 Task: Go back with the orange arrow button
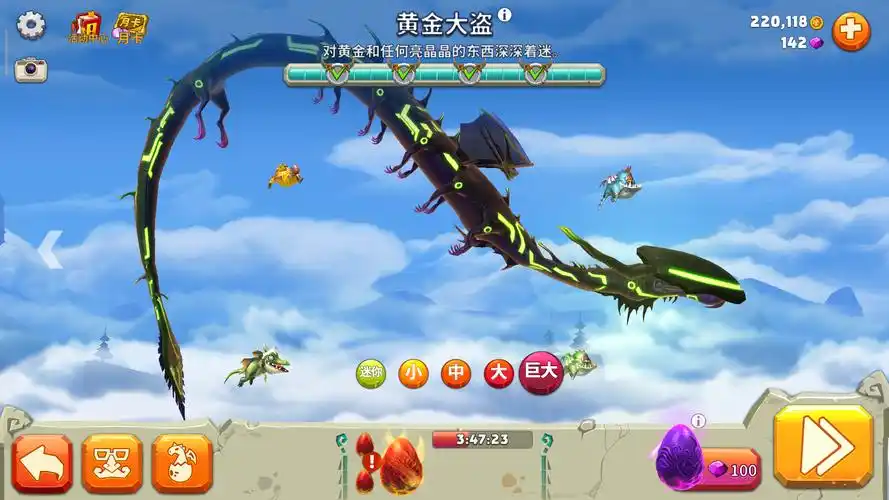pyautogui.click(x=42, y=462)
